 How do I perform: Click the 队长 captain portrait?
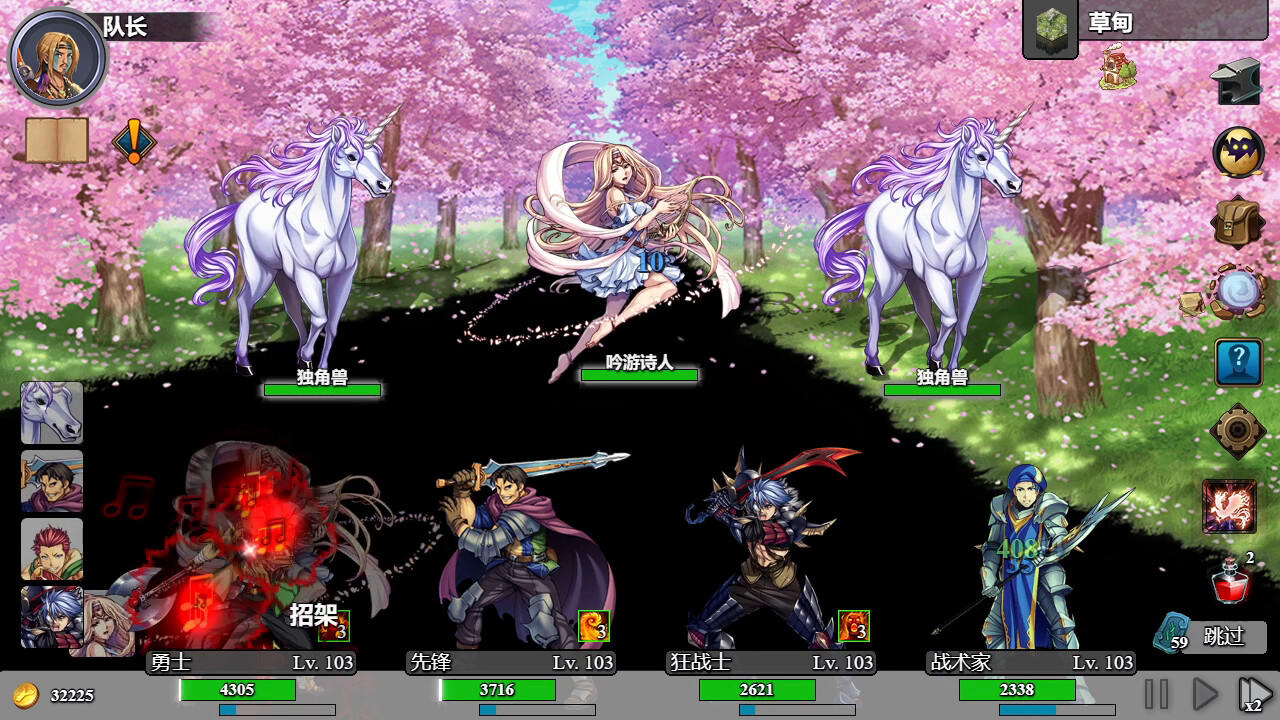[57, 57]
